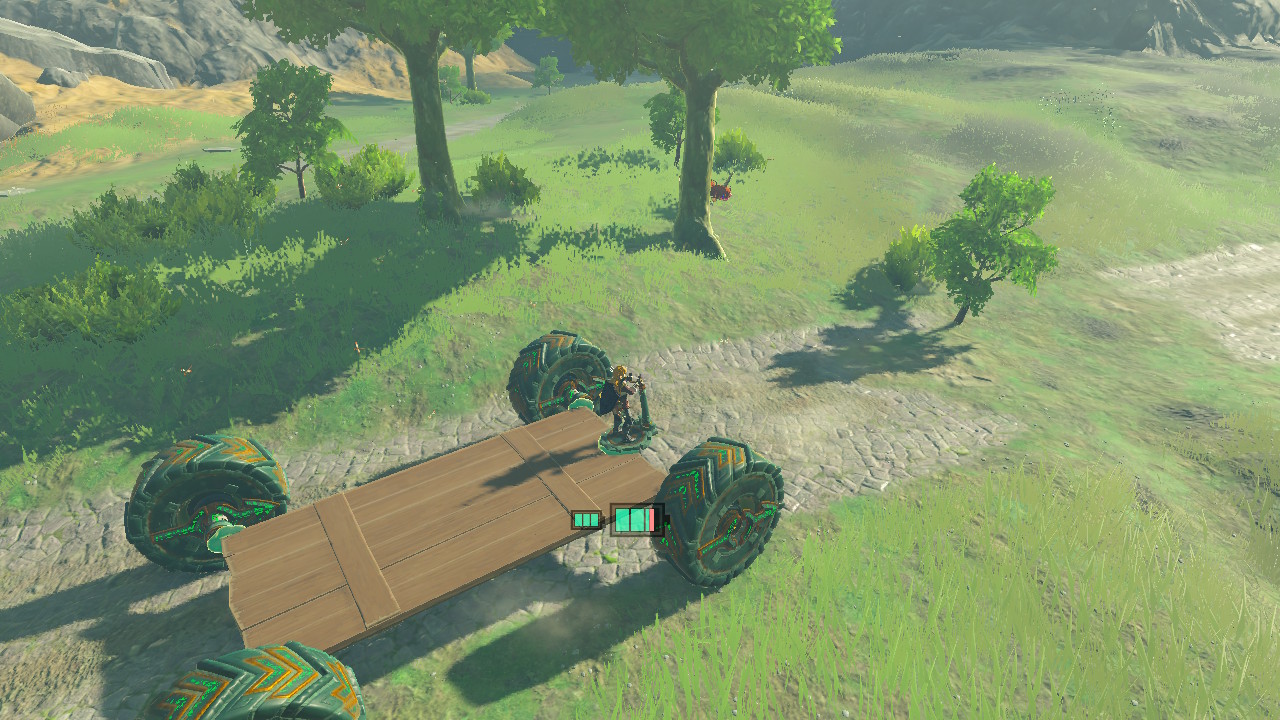Image resolution: width=1280 pixels, height=720 pixels.
Task: Select the red creature near the tree trunk
Action: [722, 189]
